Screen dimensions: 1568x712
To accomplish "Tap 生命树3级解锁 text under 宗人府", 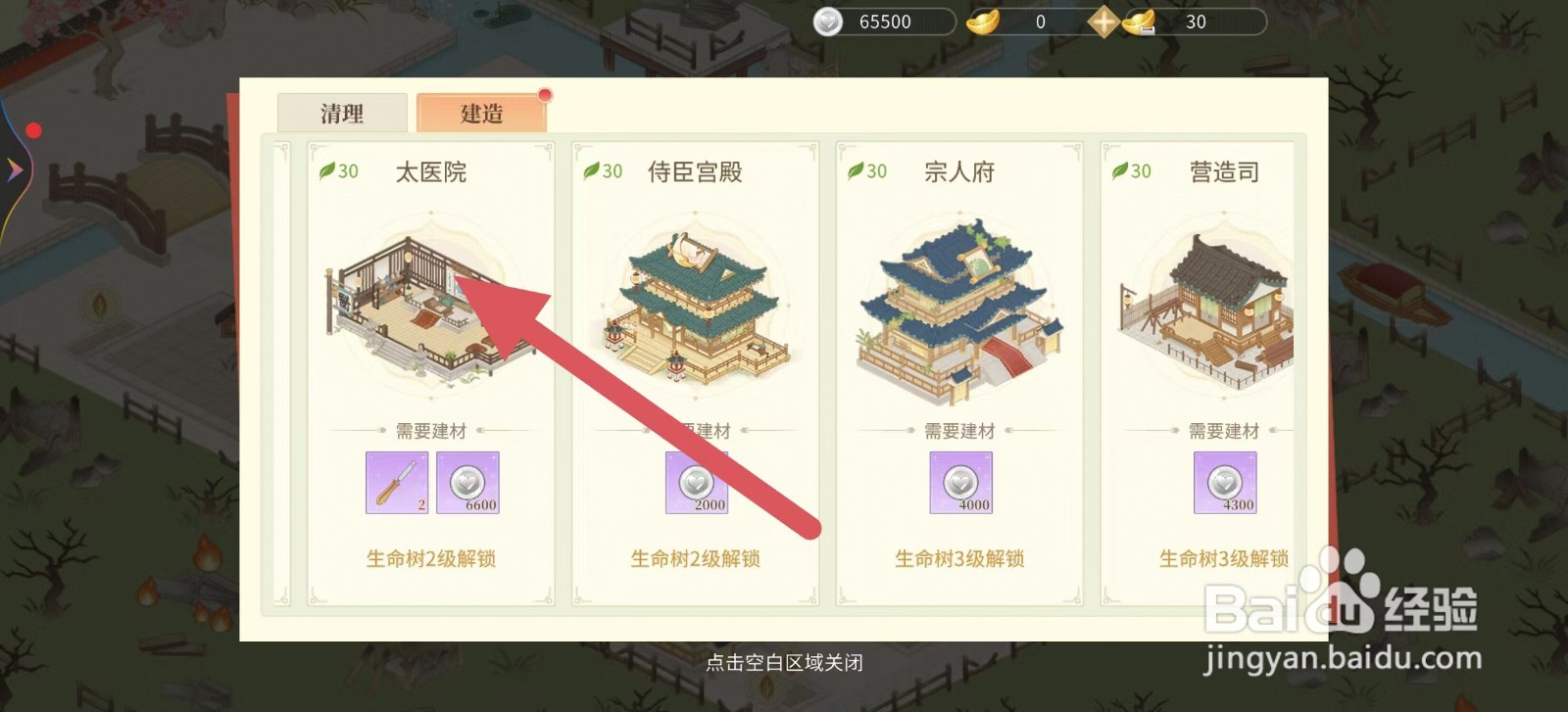I will (959, 558).
